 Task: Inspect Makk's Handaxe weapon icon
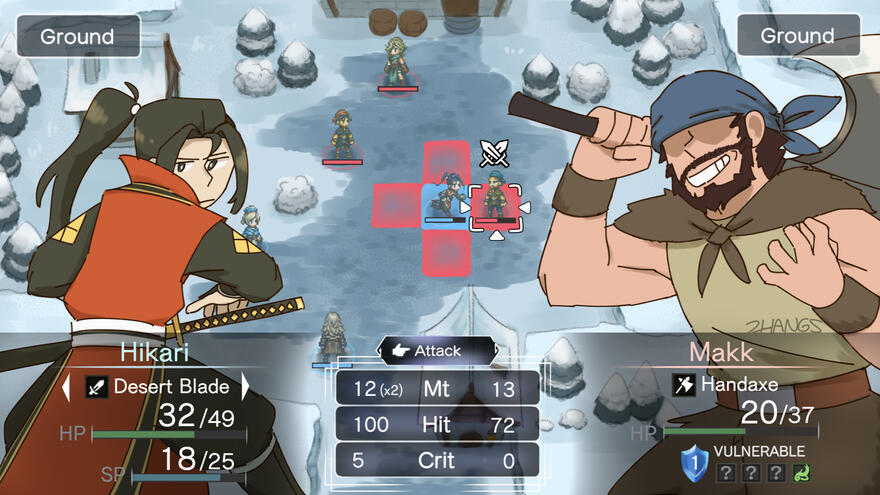[x=683, y=383]
